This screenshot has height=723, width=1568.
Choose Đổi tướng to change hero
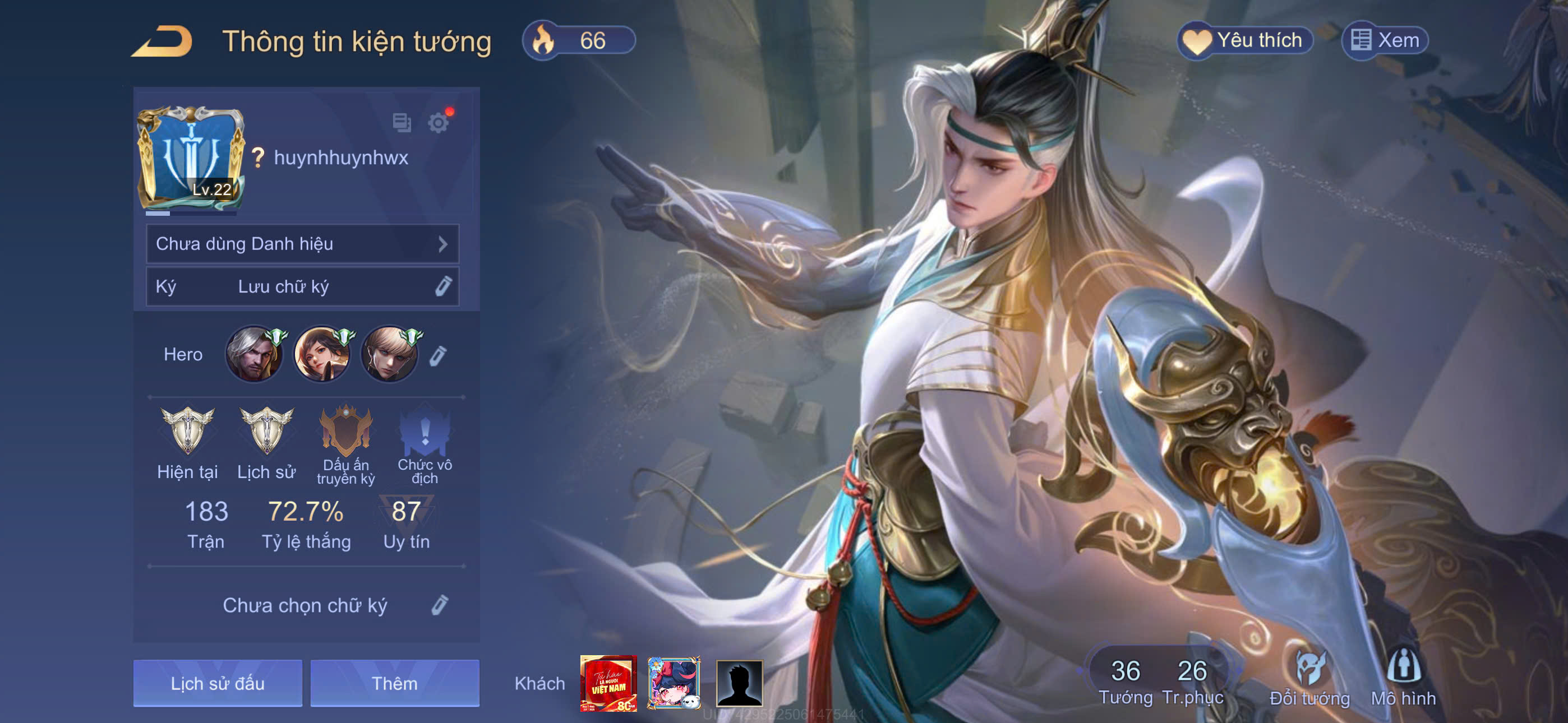click(1309, 678)
